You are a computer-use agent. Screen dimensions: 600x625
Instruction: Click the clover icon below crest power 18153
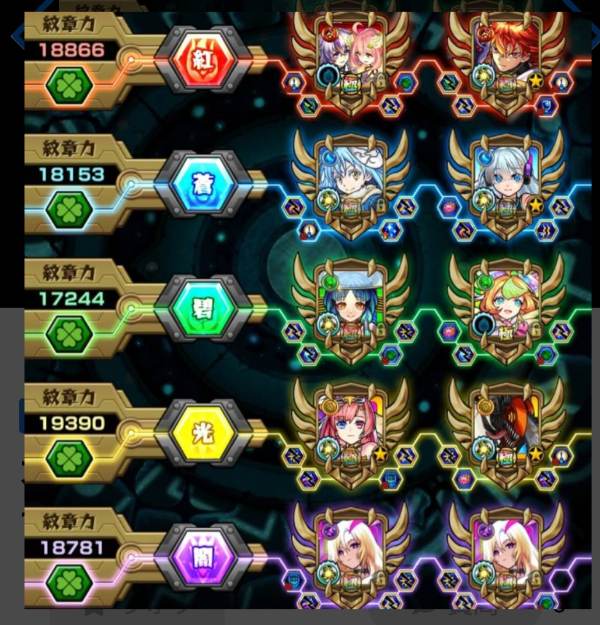pyautogui.click(x=71, y=209)
